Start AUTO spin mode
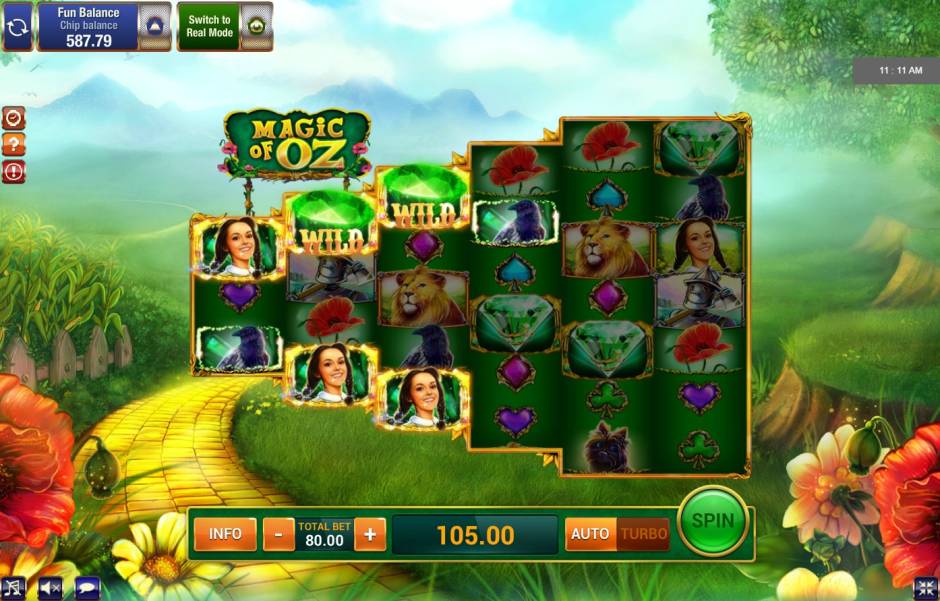This screenshot has width=940, height=601. pos(590,534)
